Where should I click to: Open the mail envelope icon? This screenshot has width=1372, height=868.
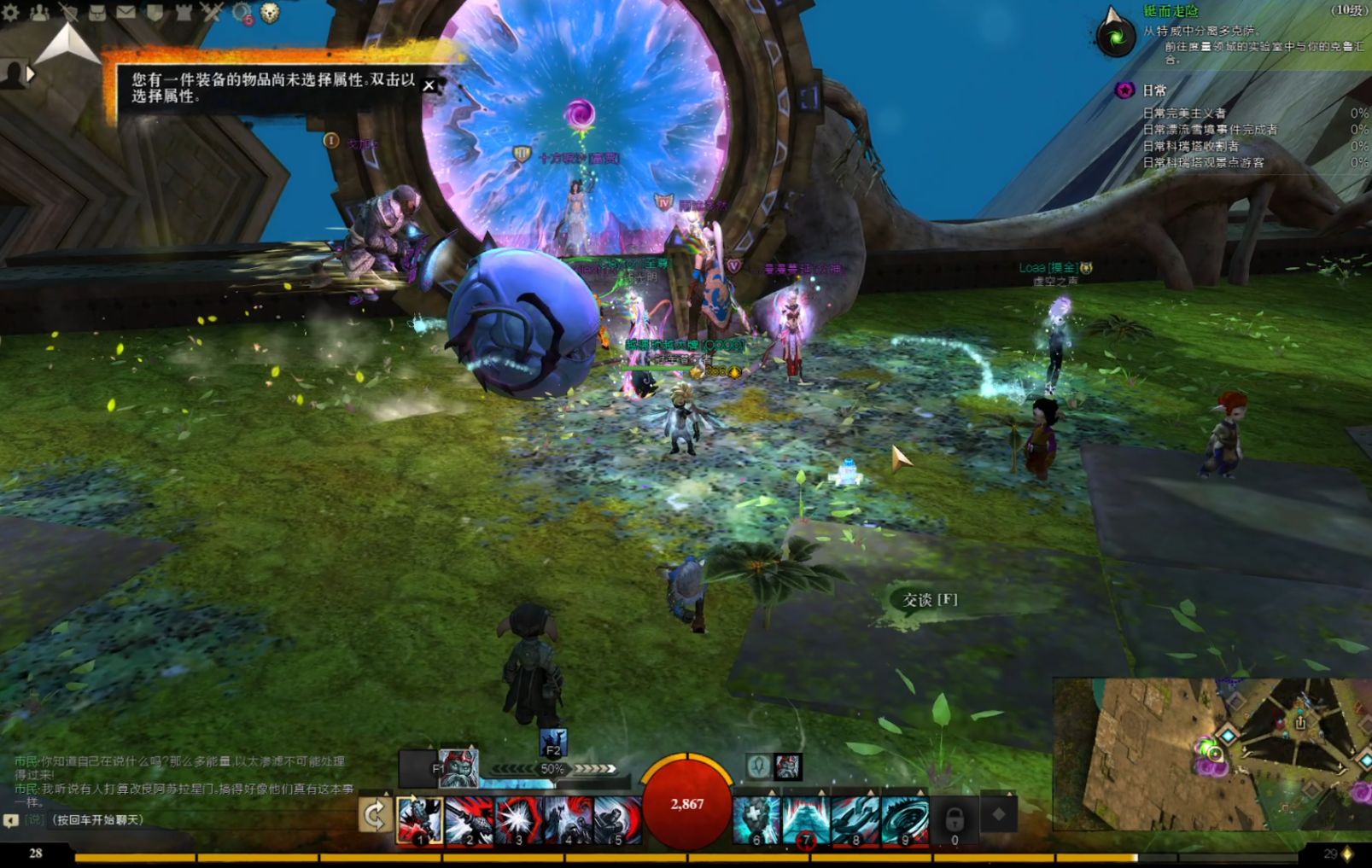(126, 12)
